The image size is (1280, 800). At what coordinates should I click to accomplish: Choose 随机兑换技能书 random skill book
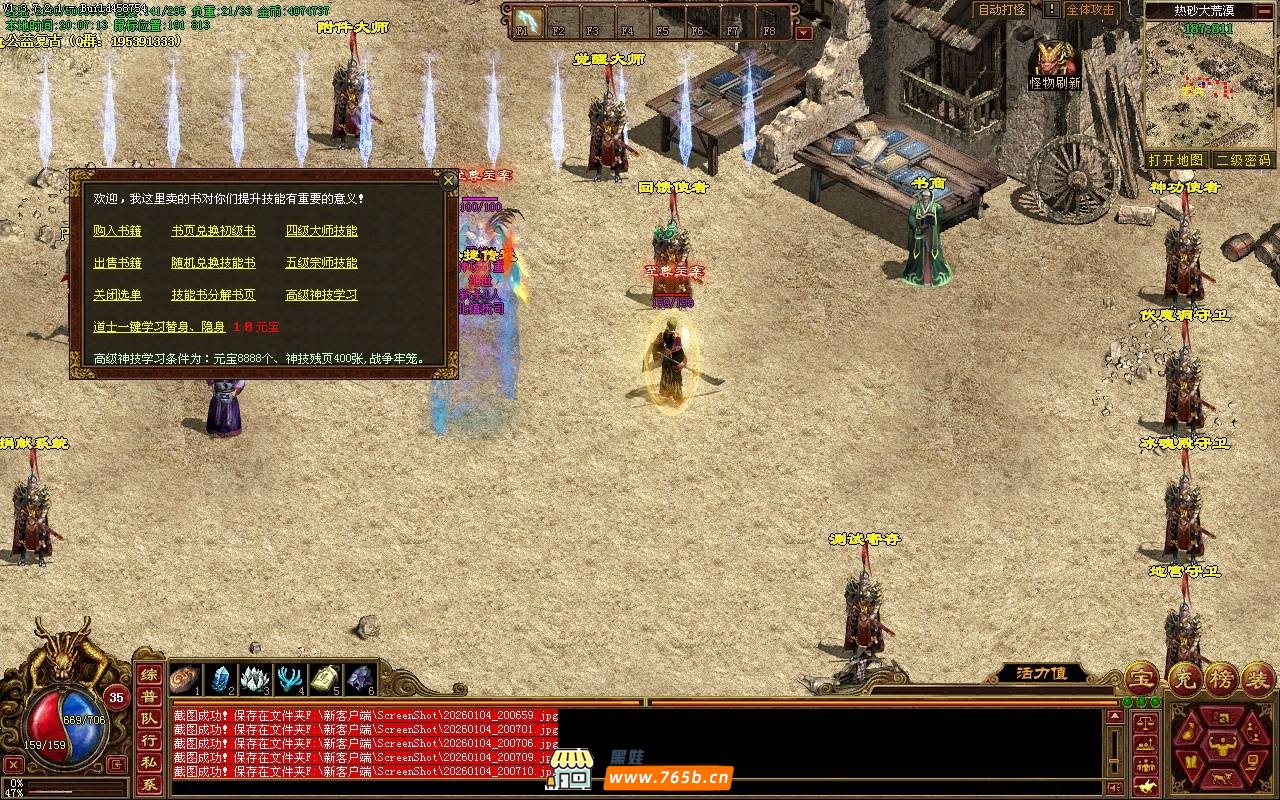213,263
